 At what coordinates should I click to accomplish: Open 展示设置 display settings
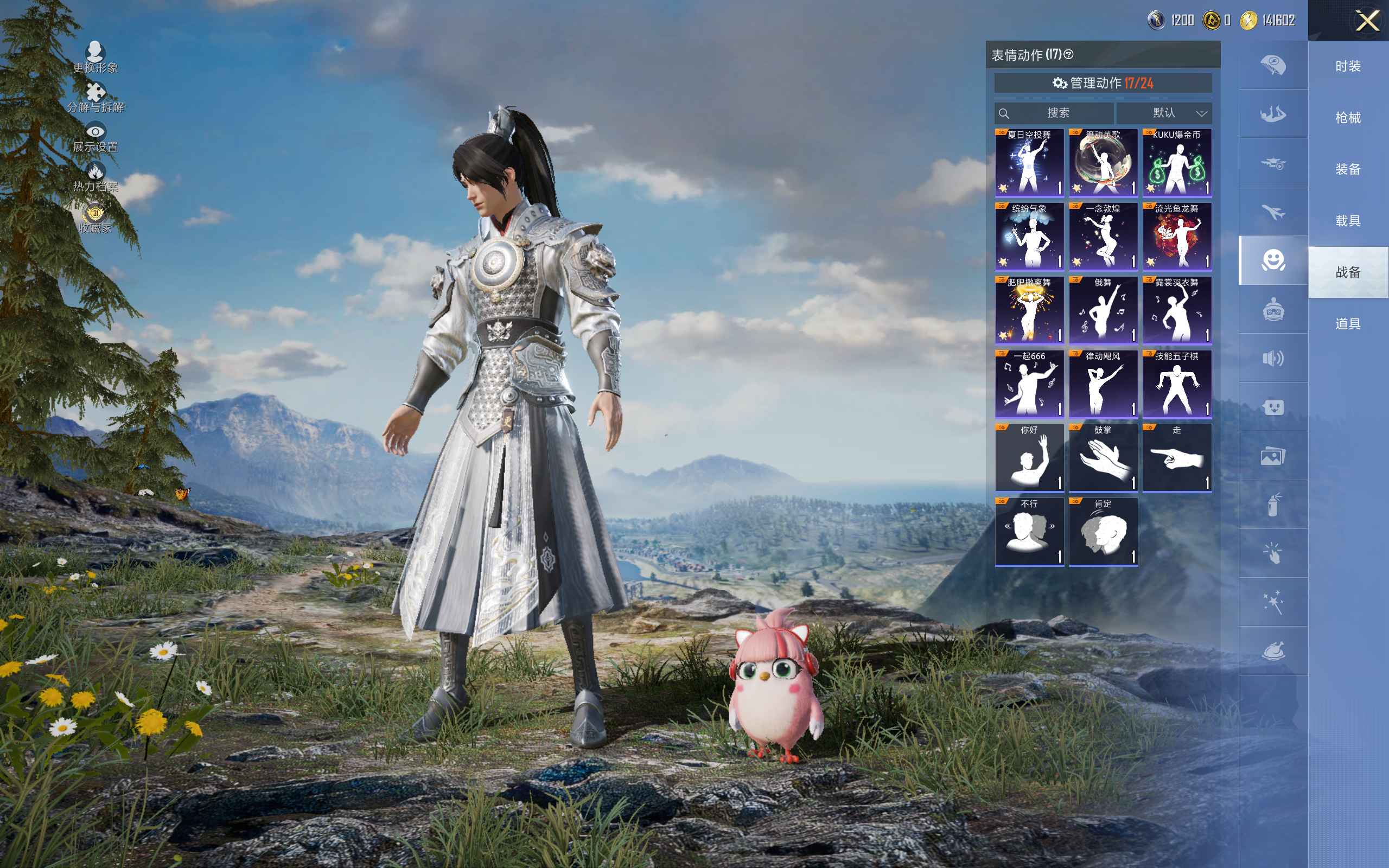tap(95, 137)
